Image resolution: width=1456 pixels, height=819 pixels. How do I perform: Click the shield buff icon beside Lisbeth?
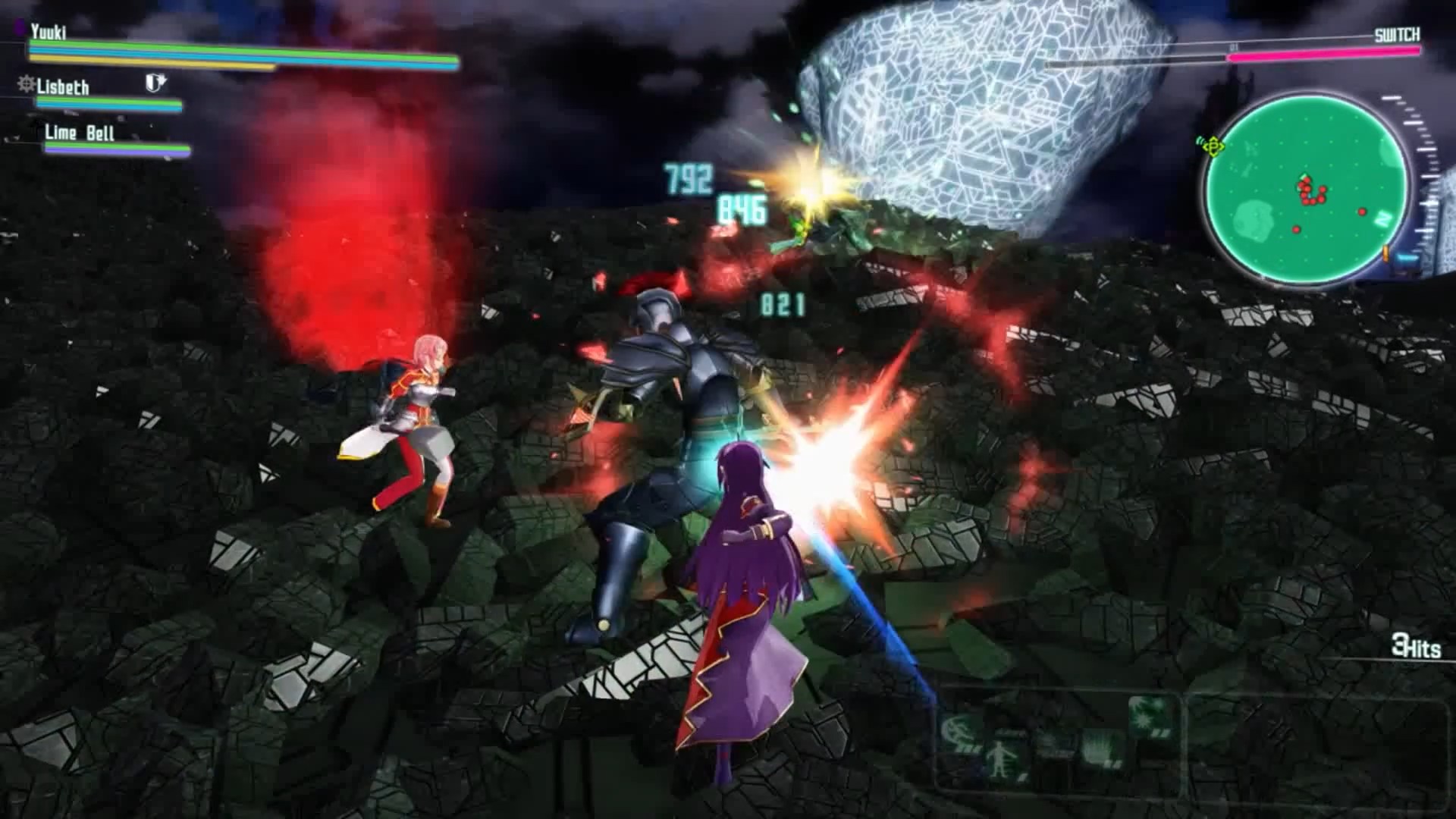pyautogui.click(x=155, y=83)
